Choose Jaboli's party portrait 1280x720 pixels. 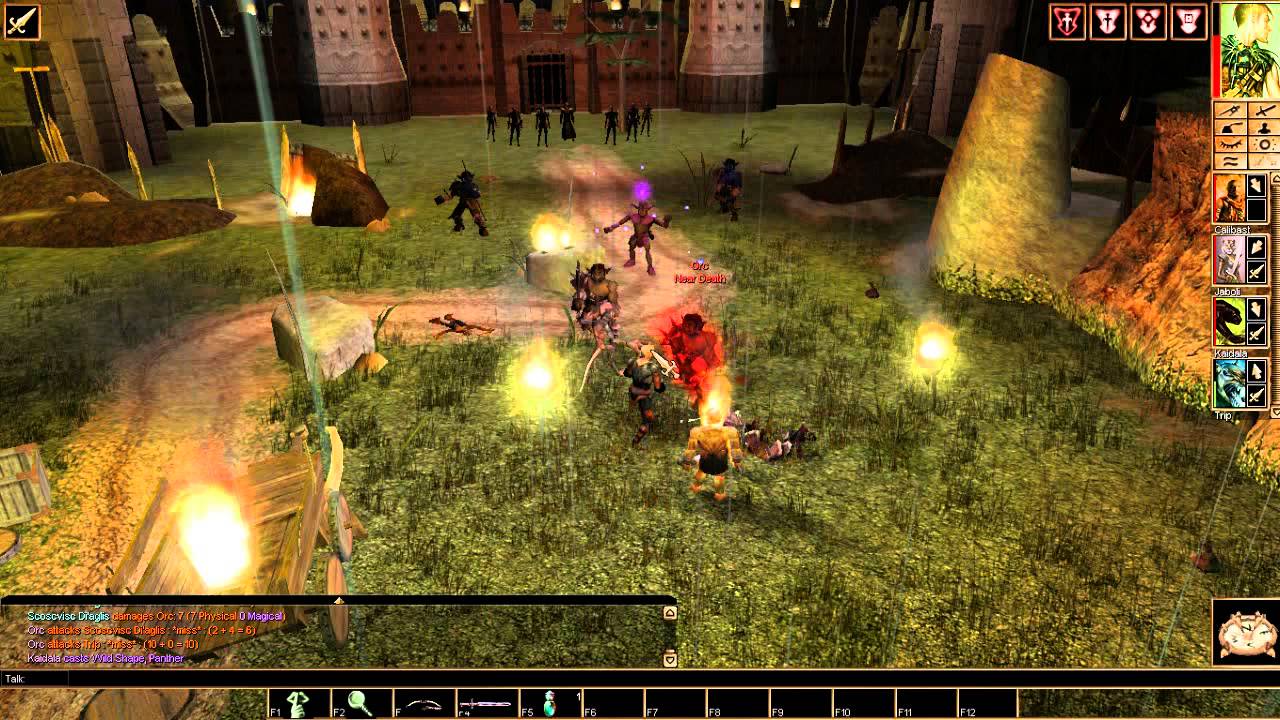tap(1228, 260)
